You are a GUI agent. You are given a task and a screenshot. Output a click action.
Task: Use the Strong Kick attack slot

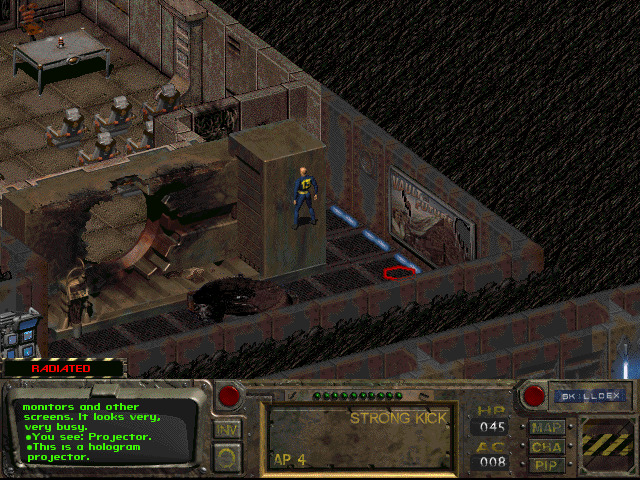(x=358, y=437)
